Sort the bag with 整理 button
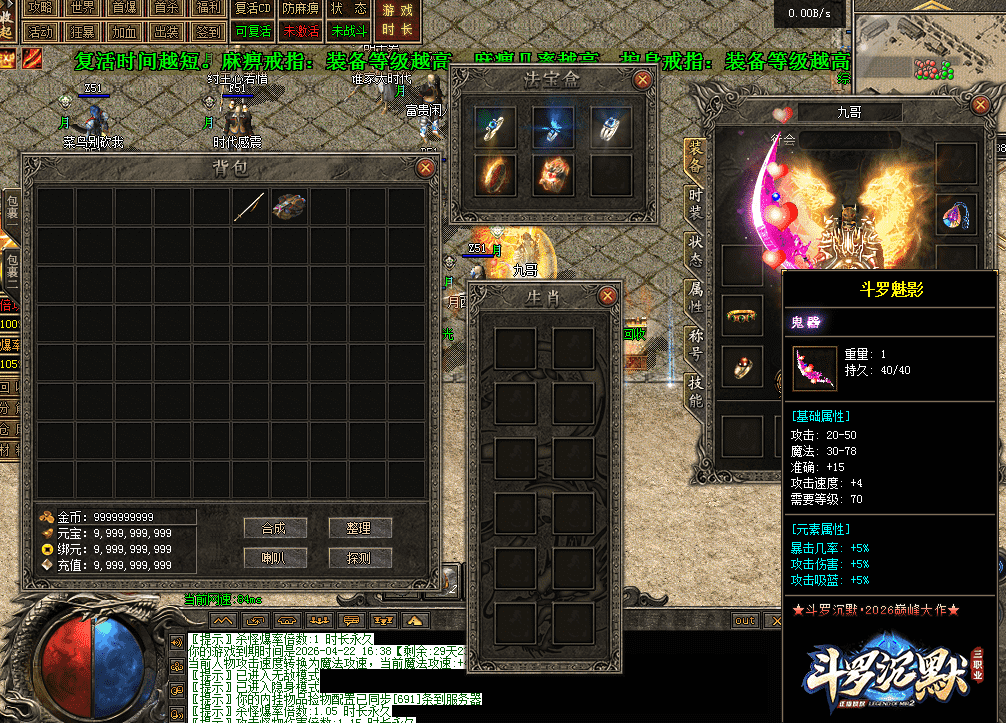 coord(359,528)
